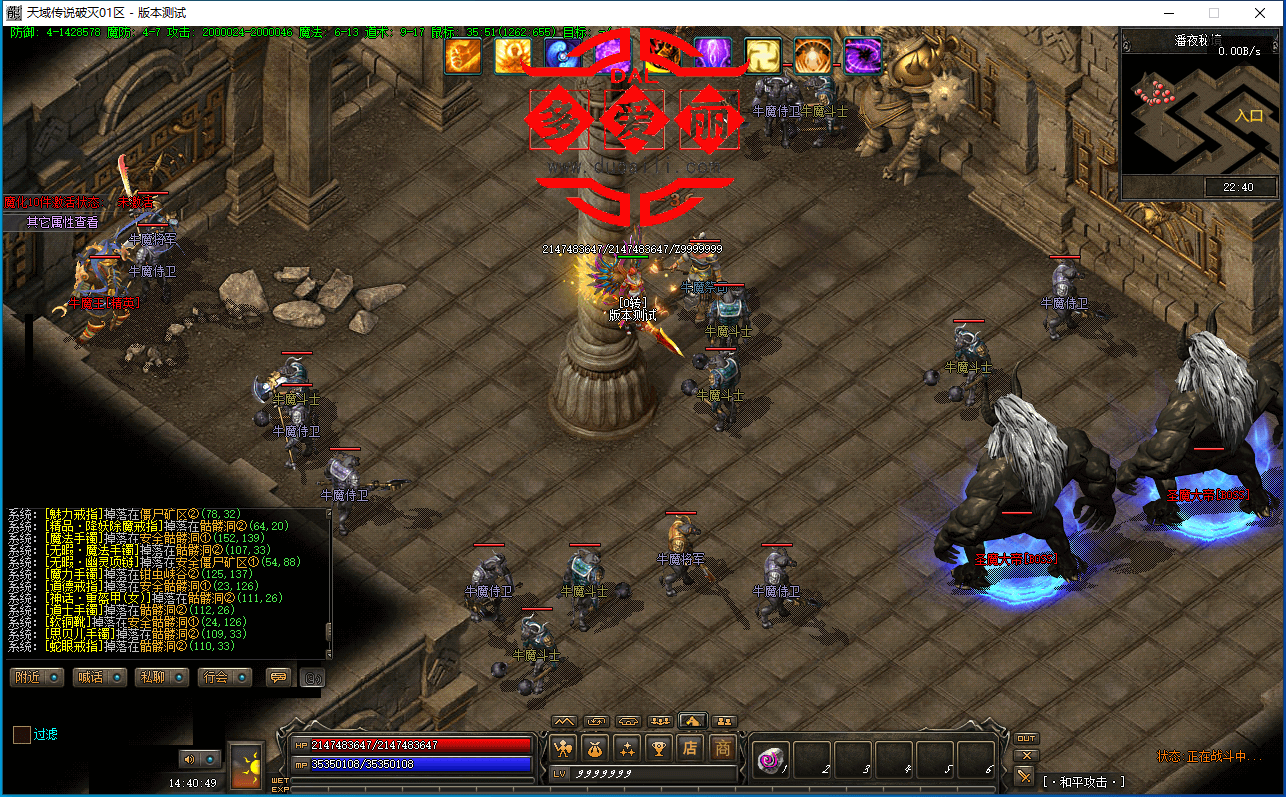The height and width of the screenshot is (797, 1286).
Task: Open the 商 mall button
Action: click(723, 747)
